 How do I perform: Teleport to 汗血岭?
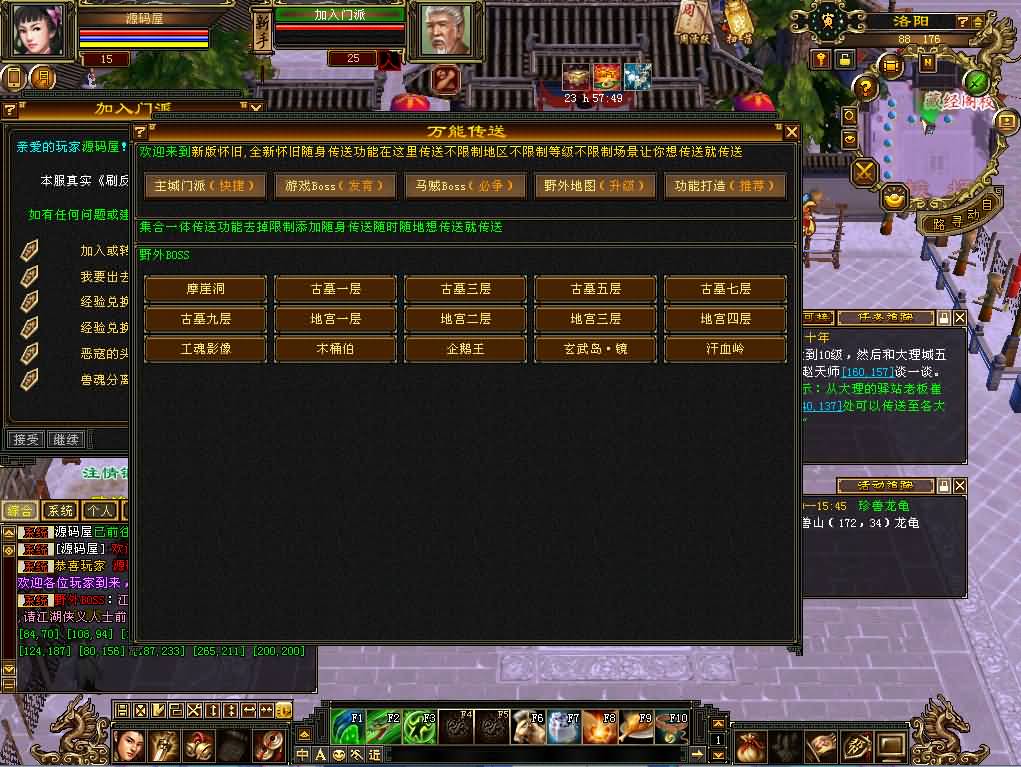pyautogui.click(x=725, y=349)
